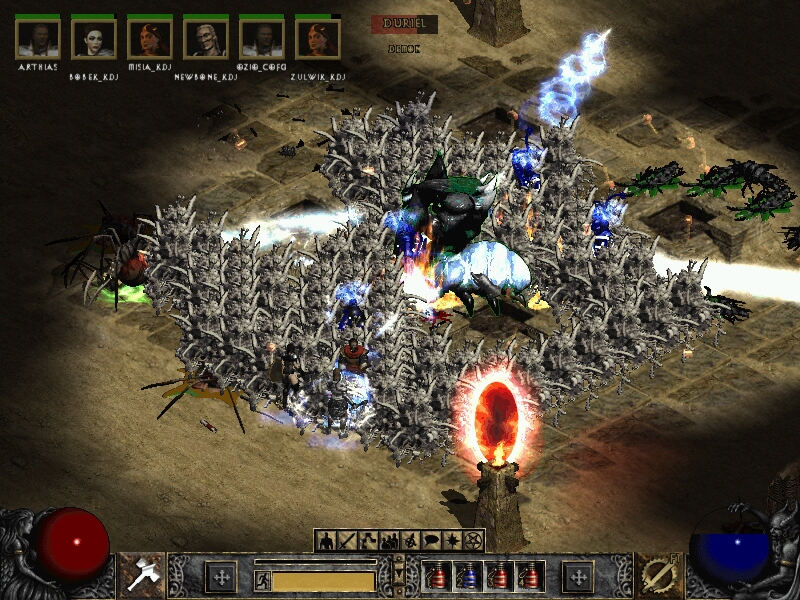This screenshot has height=600, width=800.
Task: Click Bobek_KDJ's party portrait
Action: click(x=94, y=38)
